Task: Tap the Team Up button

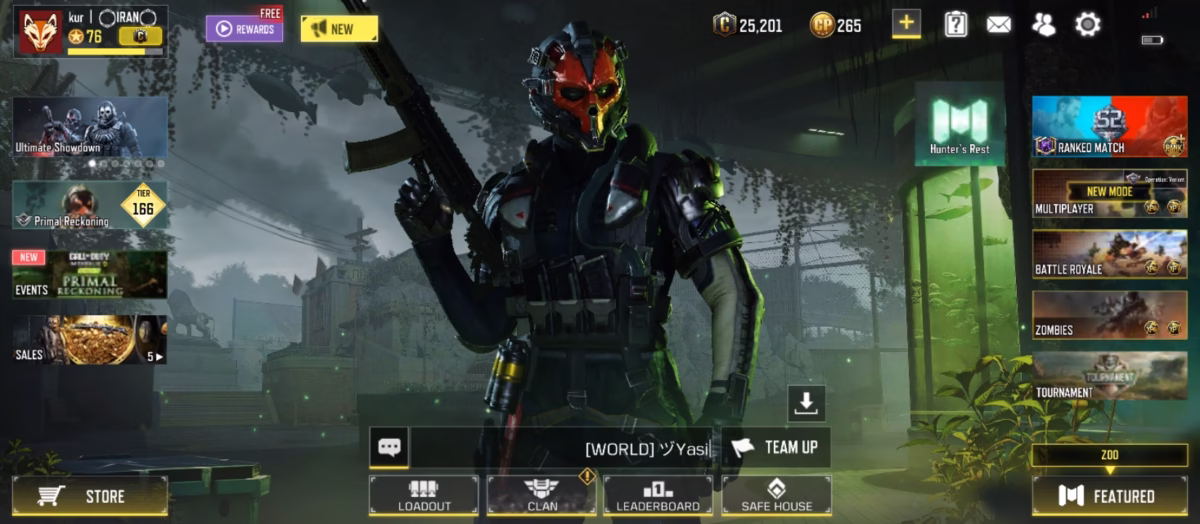Action: coord(776,447)
